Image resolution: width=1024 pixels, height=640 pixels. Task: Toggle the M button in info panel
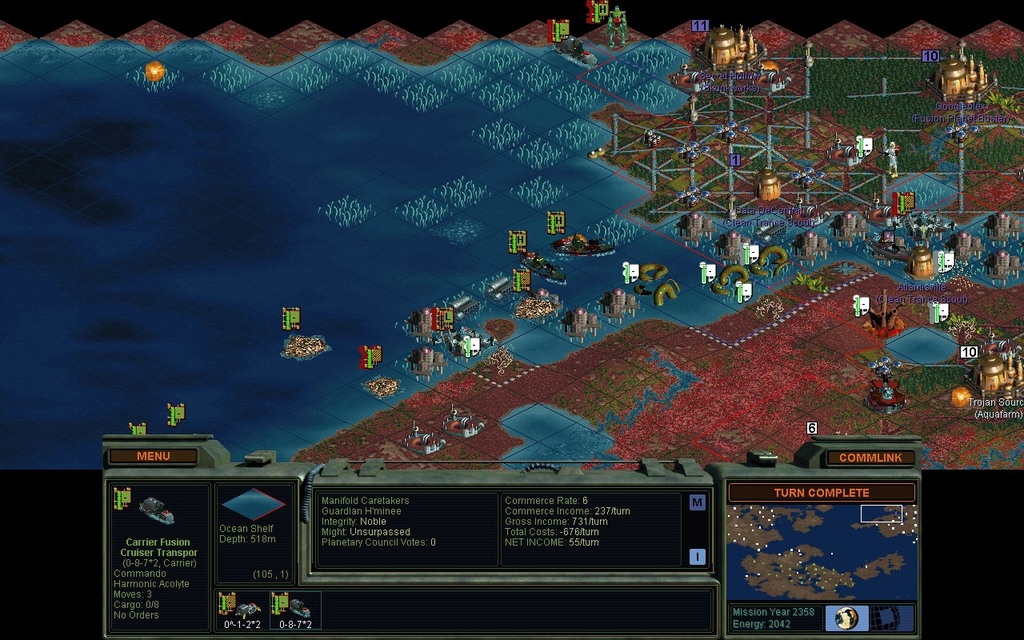coord(697,503)
